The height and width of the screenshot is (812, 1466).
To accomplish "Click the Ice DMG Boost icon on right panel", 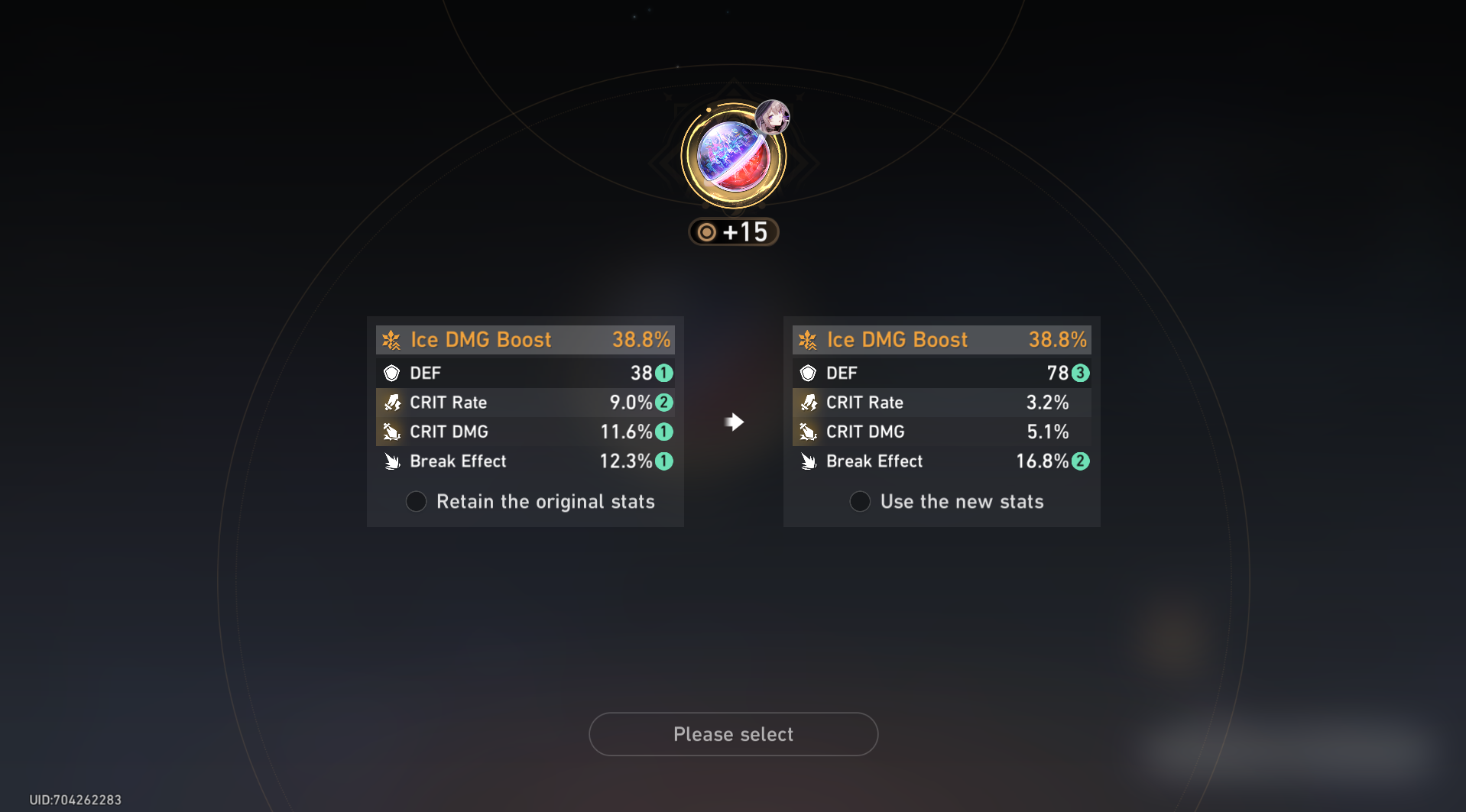I will [x=808, y=339].
